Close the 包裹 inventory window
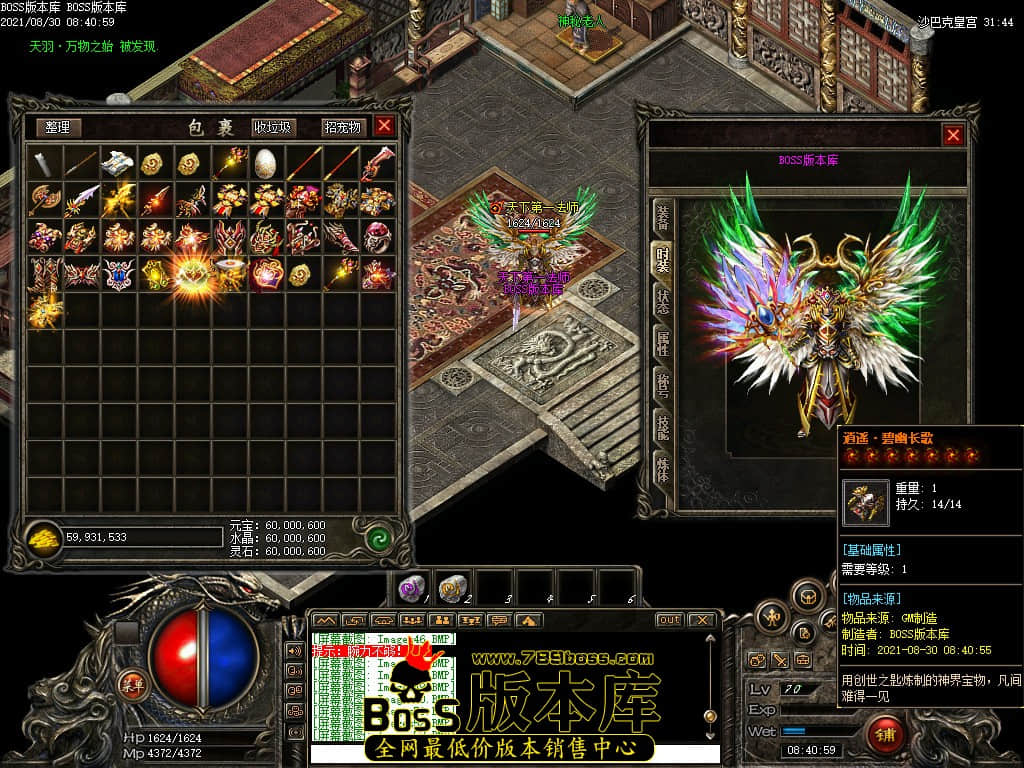 point(384,126)
